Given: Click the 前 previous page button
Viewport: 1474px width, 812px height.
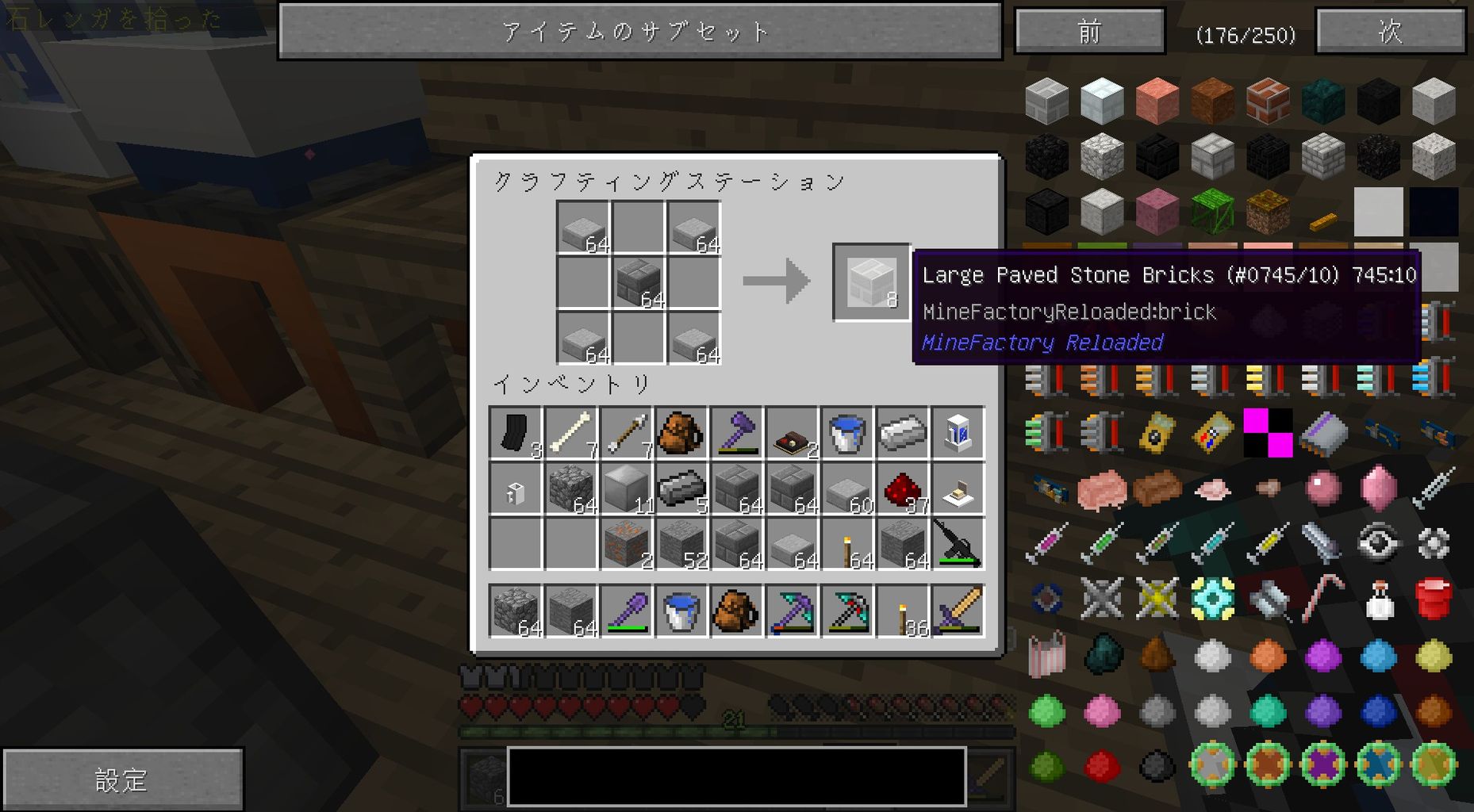Looking at the screenshot, I should (1089, 32).
